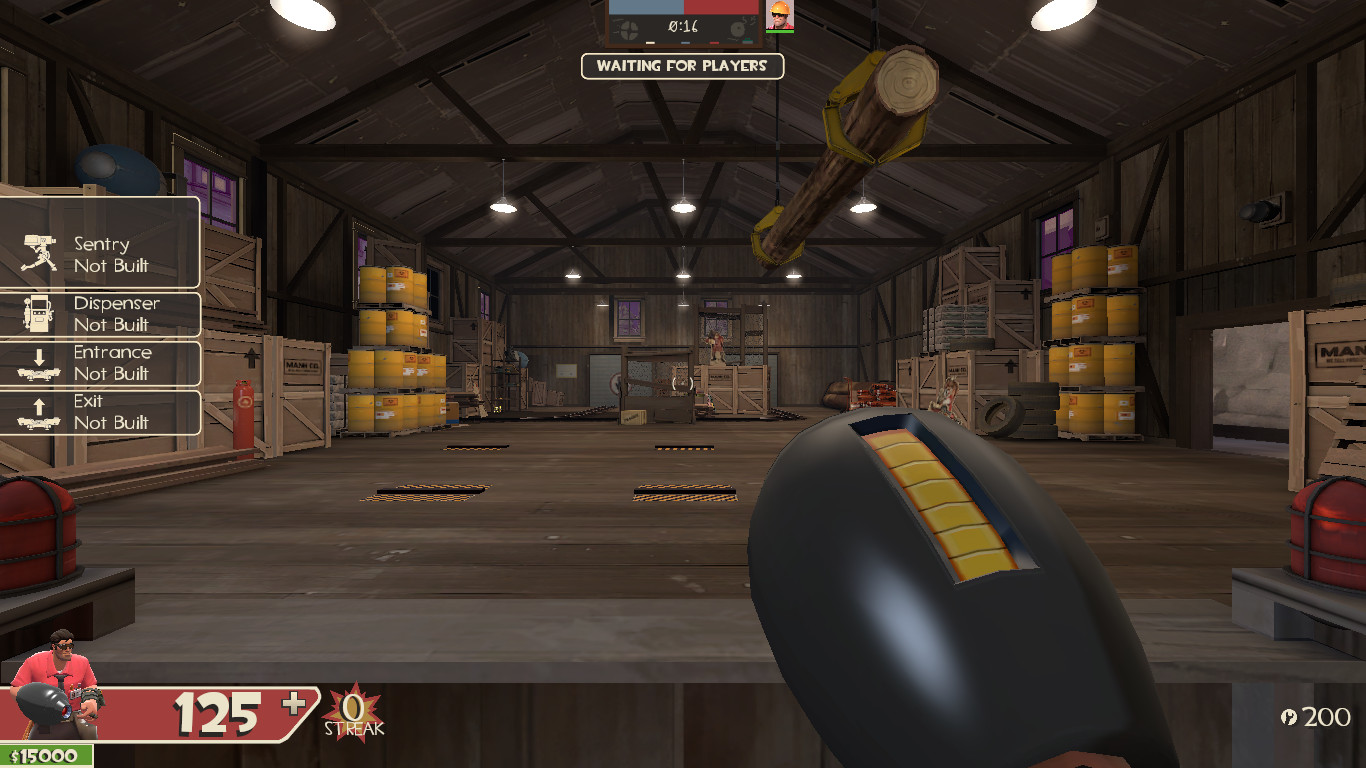Click the Dispenser Not Built label

coord(116,313)
